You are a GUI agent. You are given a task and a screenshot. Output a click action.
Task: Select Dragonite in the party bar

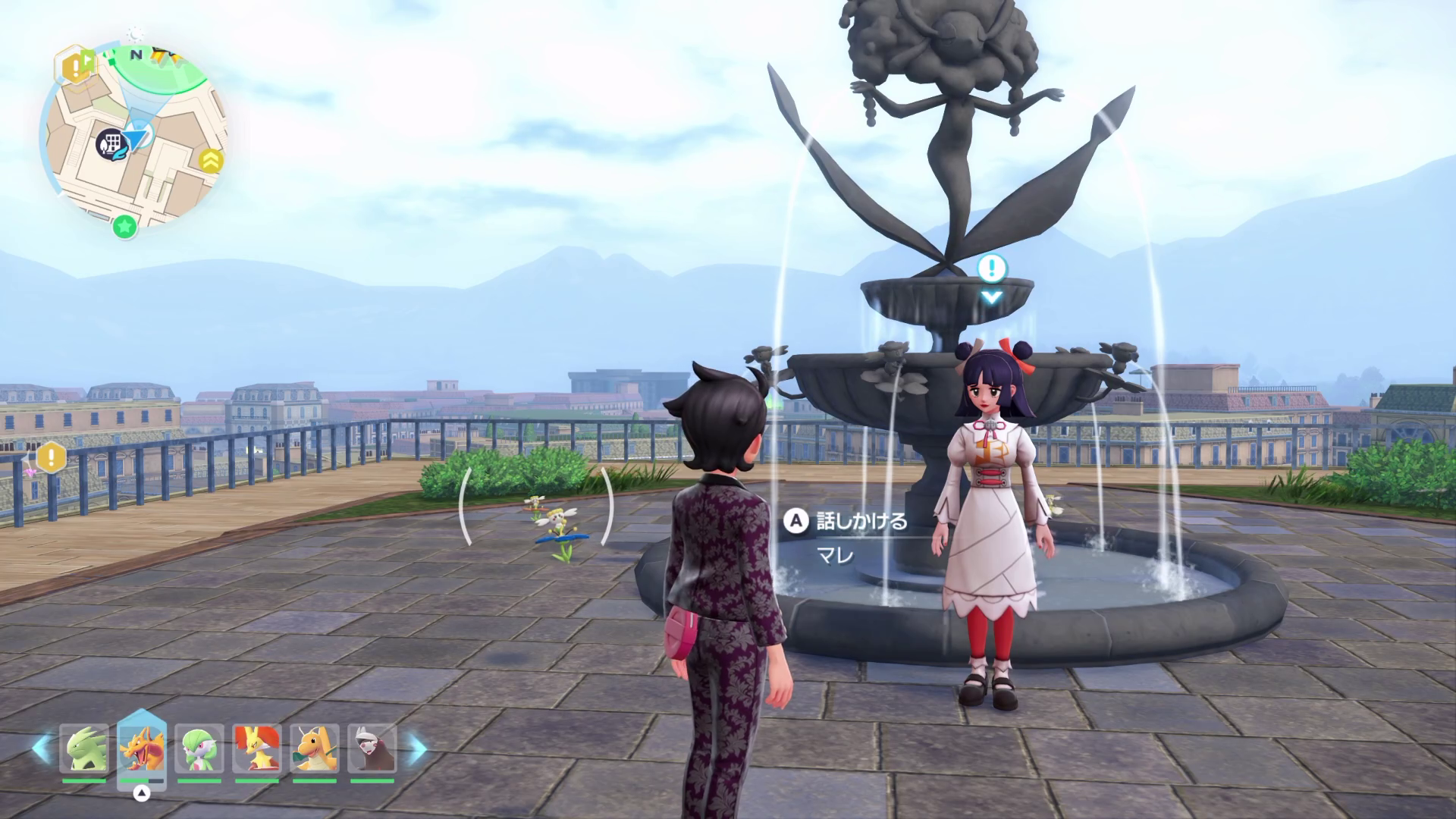(315, 748)
